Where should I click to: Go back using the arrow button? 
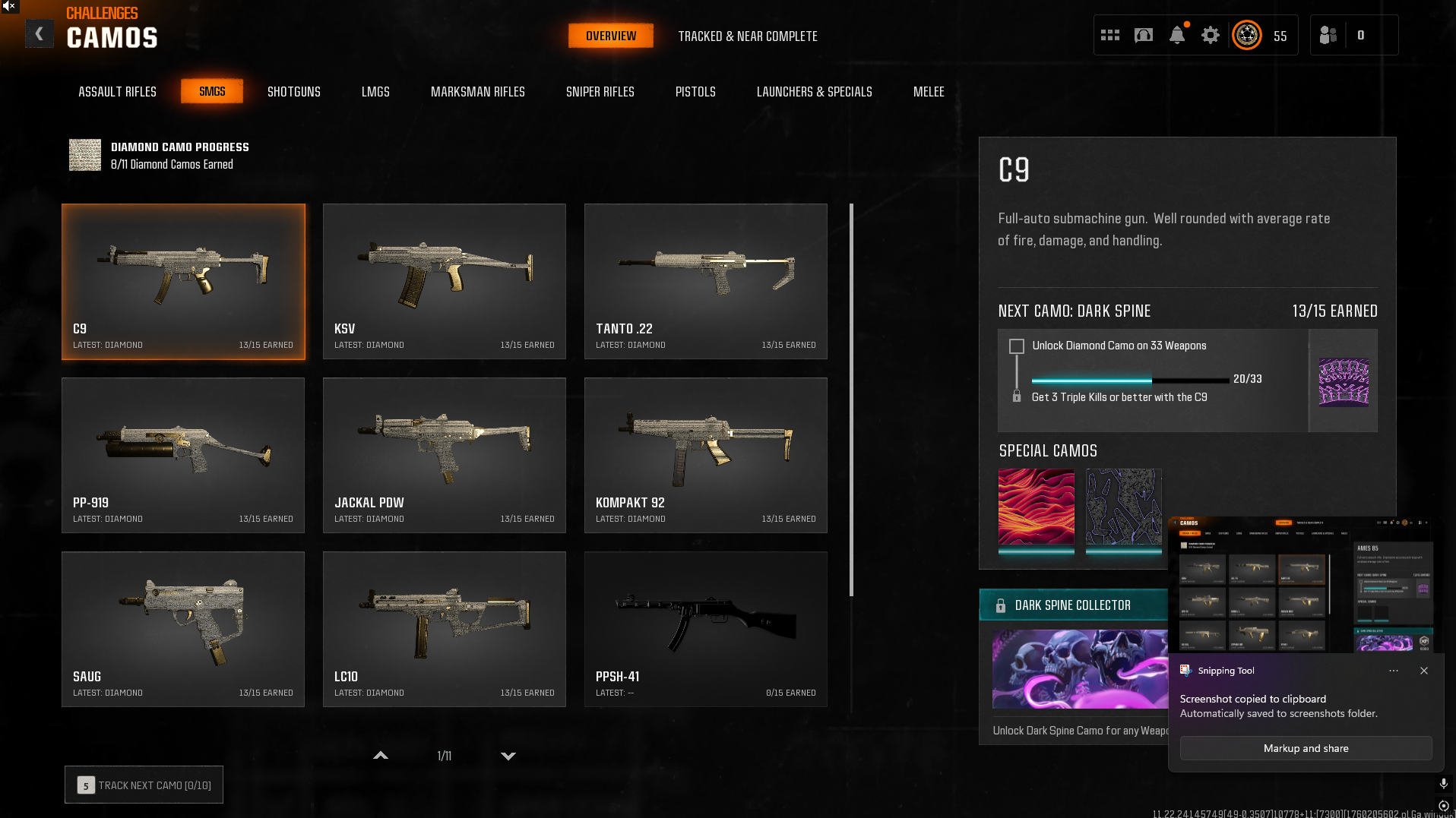point(40,34)
